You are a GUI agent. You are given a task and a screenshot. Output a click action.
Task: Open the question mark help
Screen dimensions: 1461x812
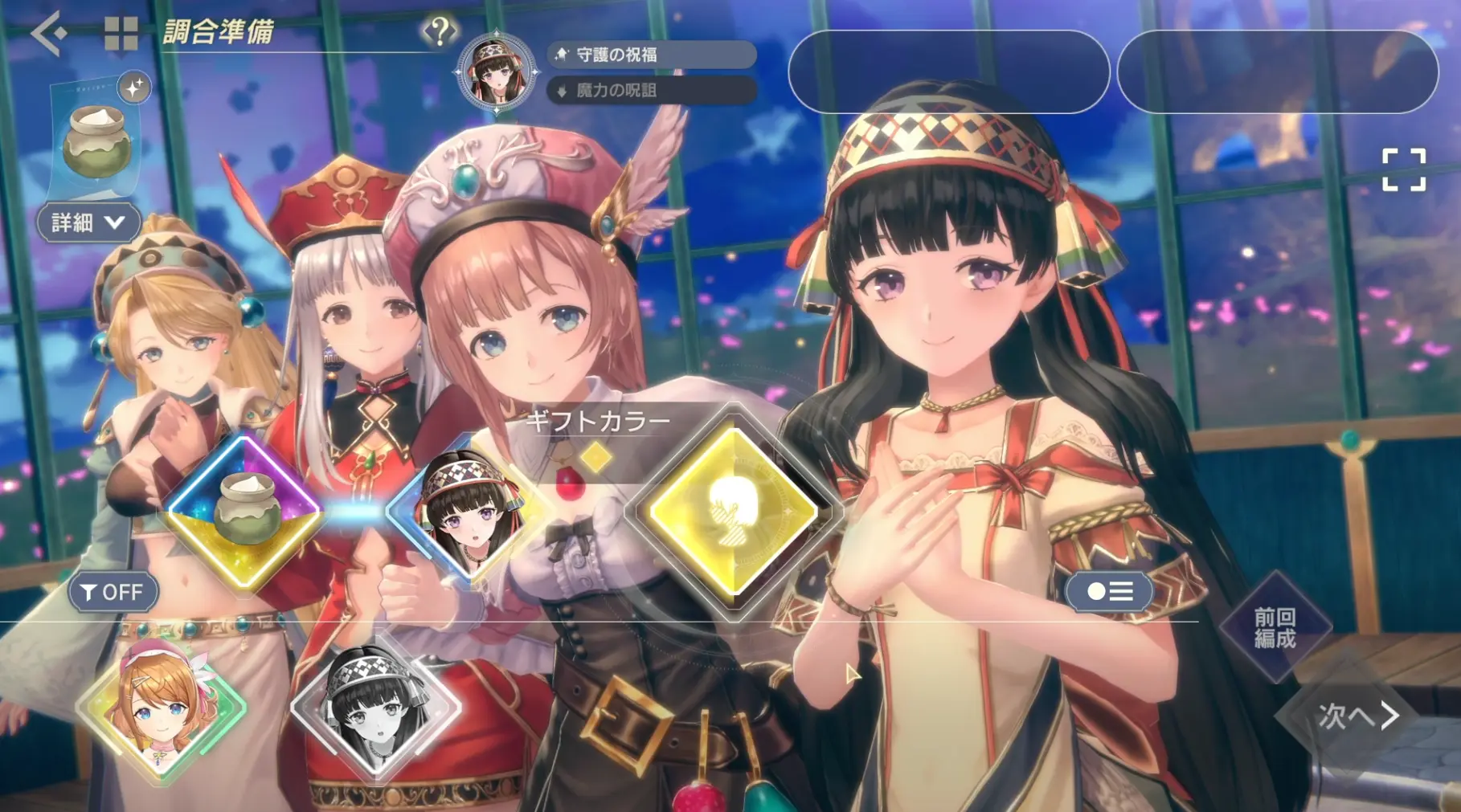[x=439, y=32]
